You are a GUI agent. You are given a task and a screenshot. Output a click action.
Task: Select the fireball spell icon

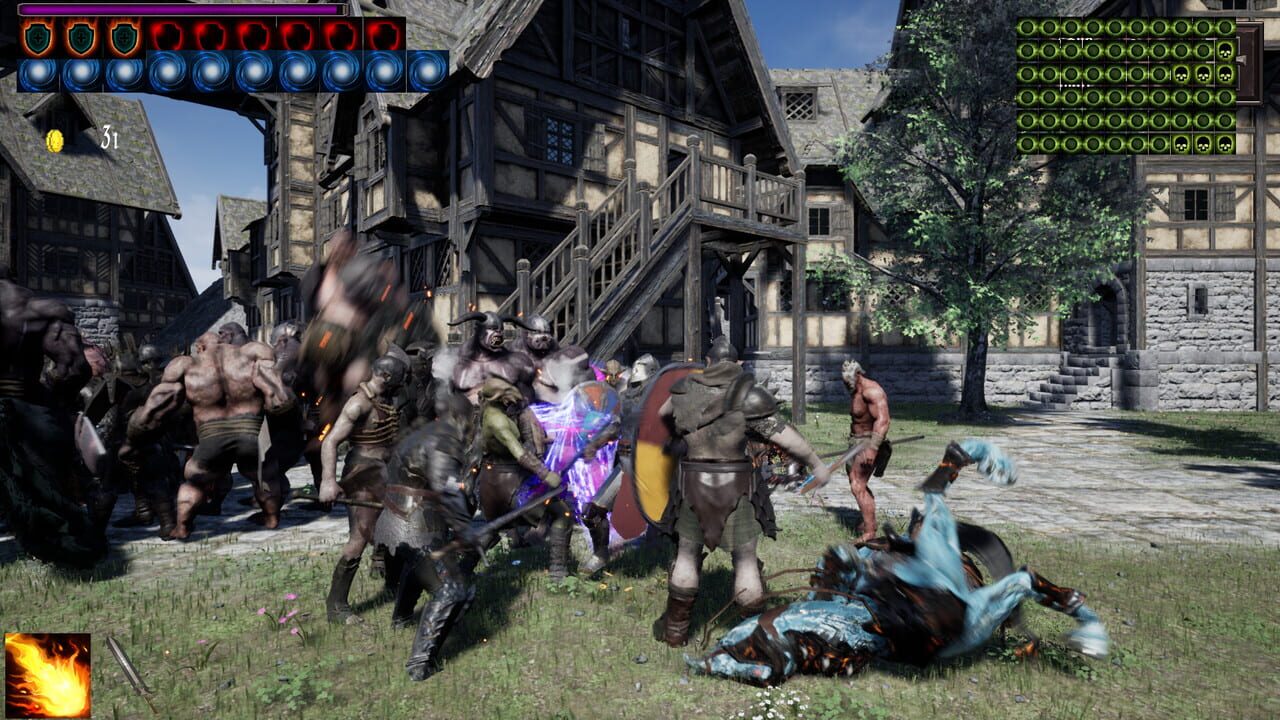coord(47,675)
